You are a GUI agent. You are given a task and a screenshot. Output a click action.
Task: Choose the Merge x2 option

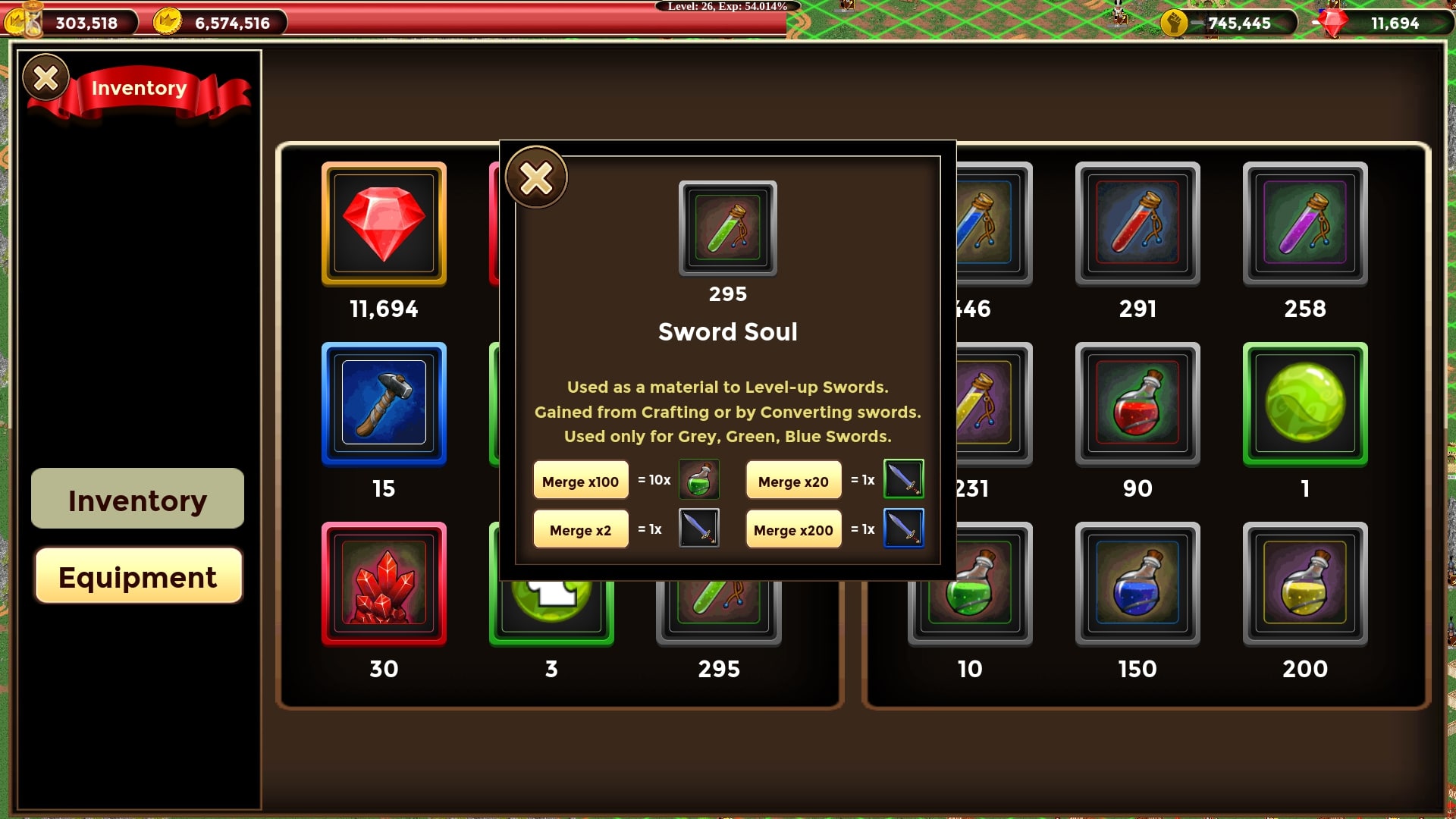coord(581,529)
